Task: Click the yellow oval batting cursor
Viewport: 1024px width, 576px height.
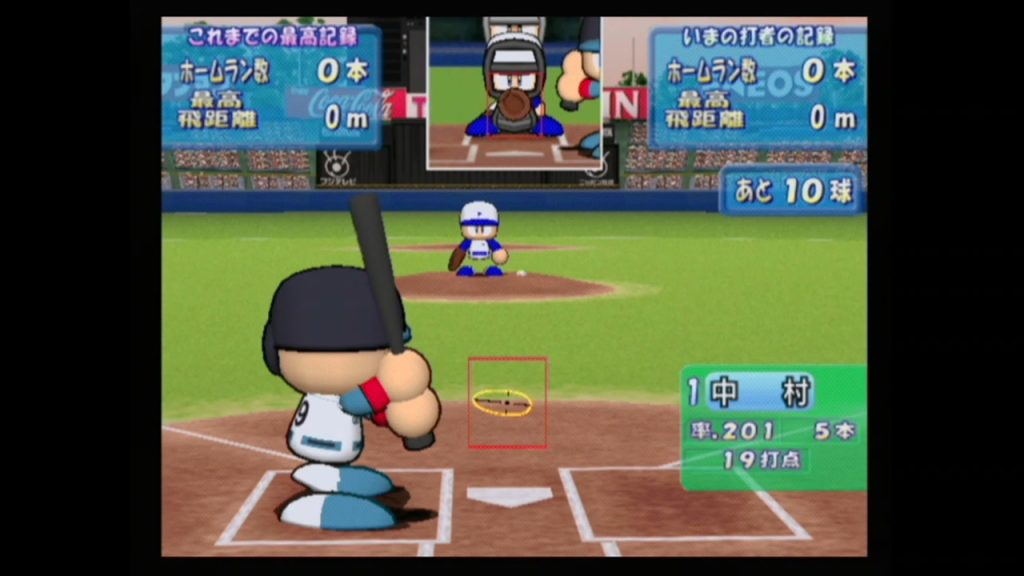Action: tap(502, 402)
